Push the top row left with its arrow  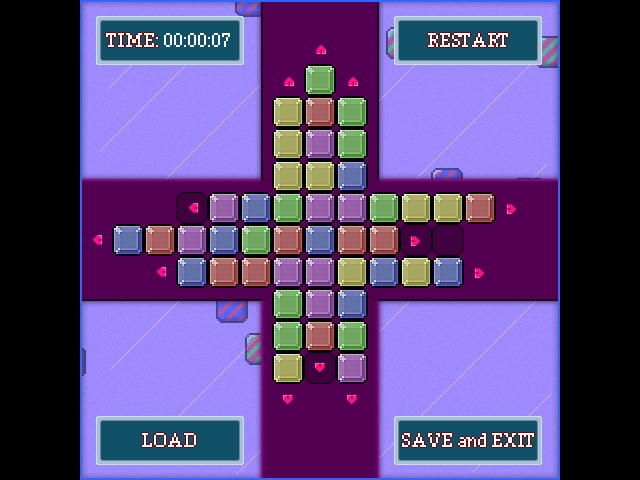click(x=193, y=208)
